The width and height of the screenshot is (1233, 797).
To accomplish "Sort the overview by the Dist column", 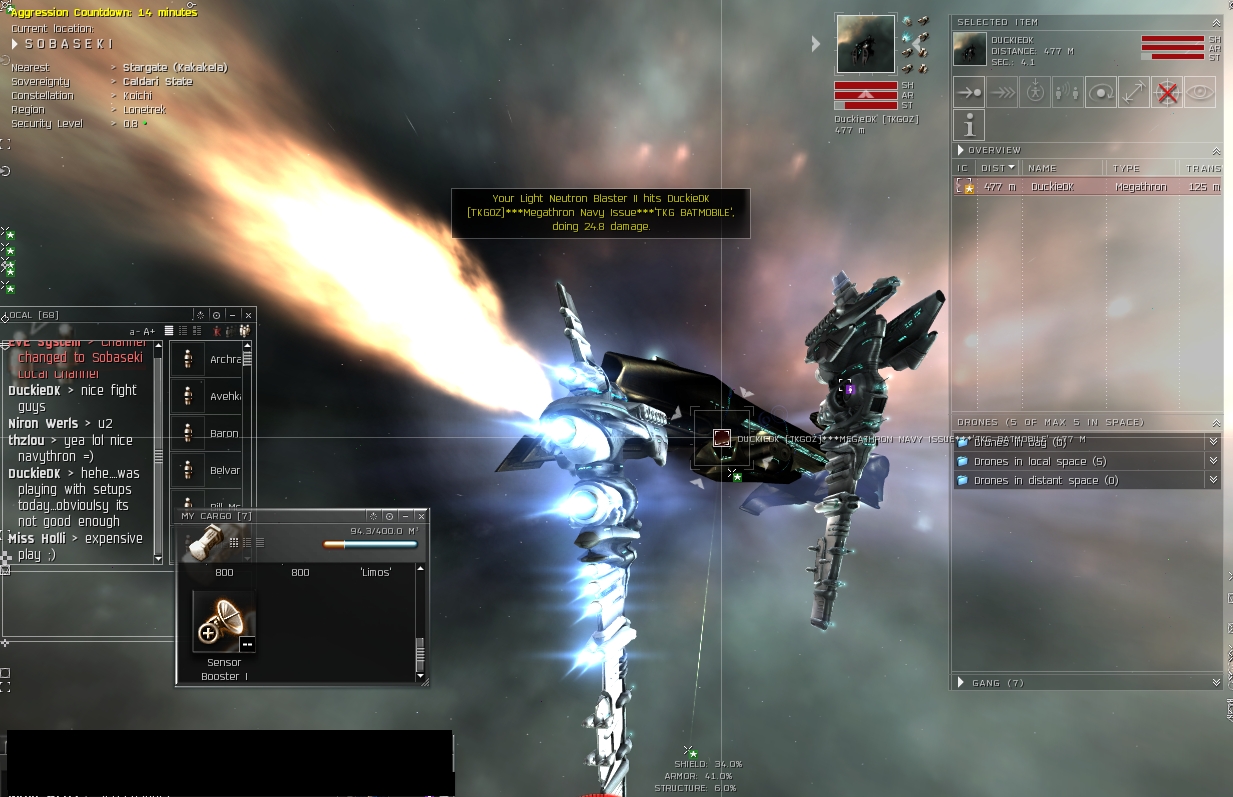I will click(996, 168).
